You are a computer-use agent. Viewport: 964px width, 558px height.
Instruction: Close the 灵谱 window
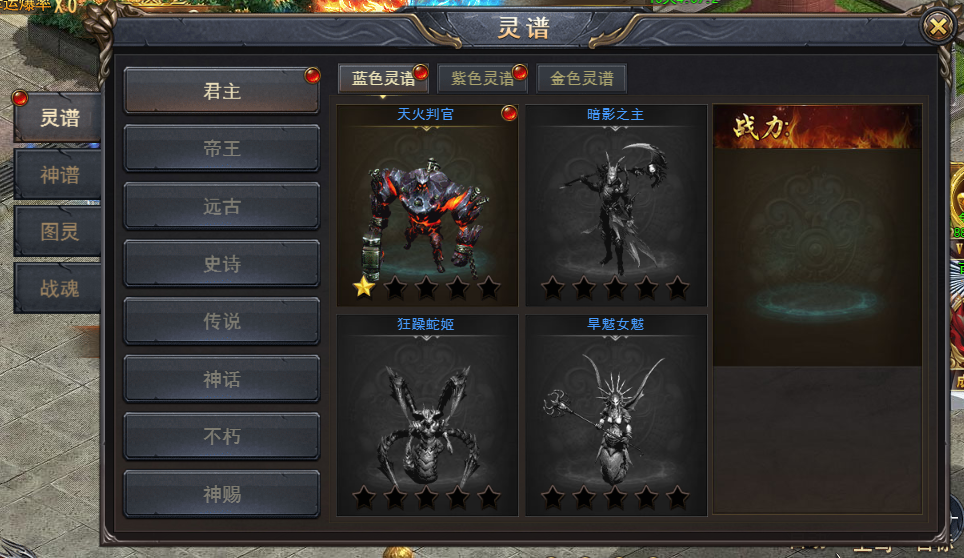(938, 27)
